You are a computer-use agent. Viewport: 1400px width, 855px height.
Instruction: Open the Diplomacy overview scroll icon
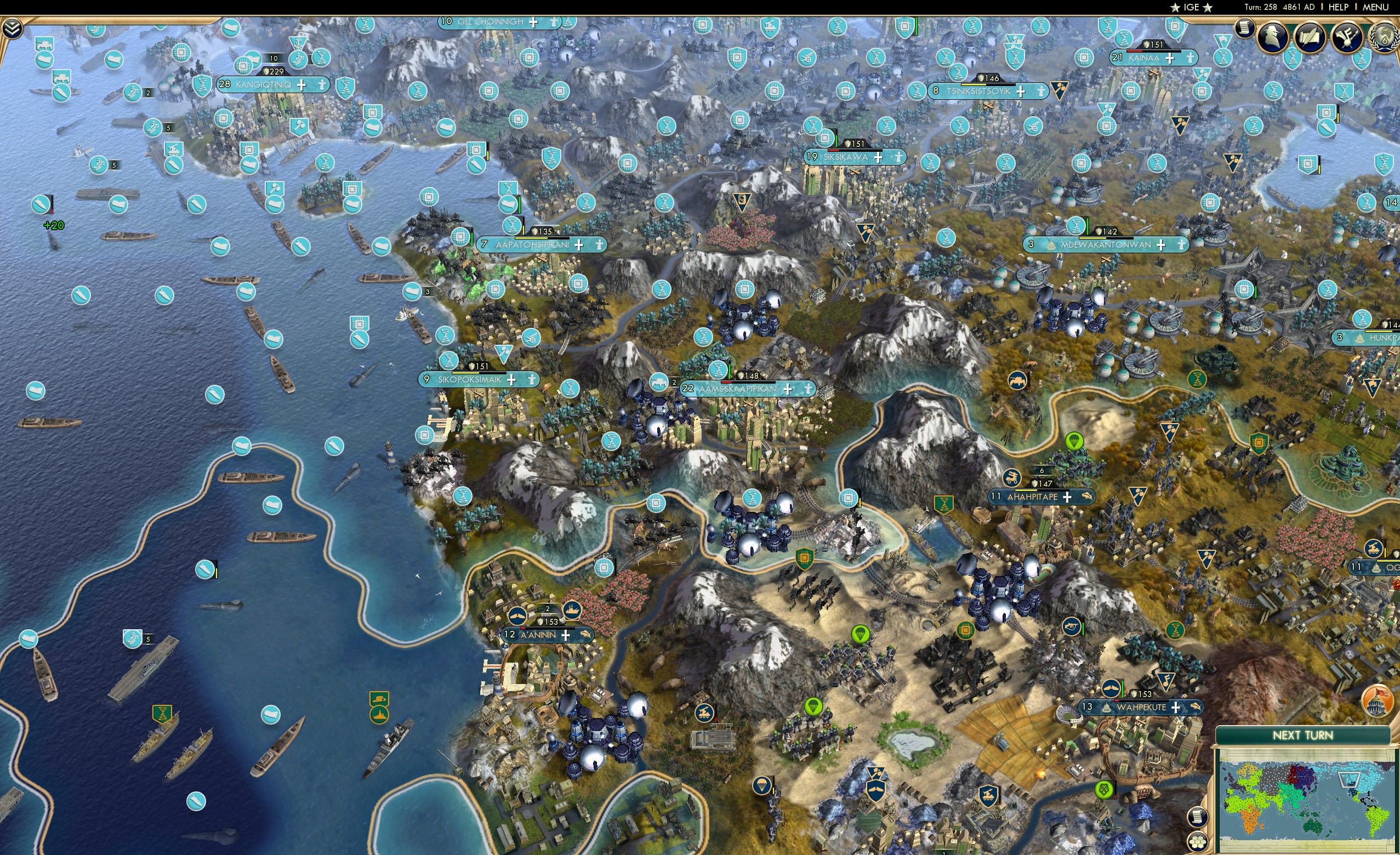[1311, 35]
